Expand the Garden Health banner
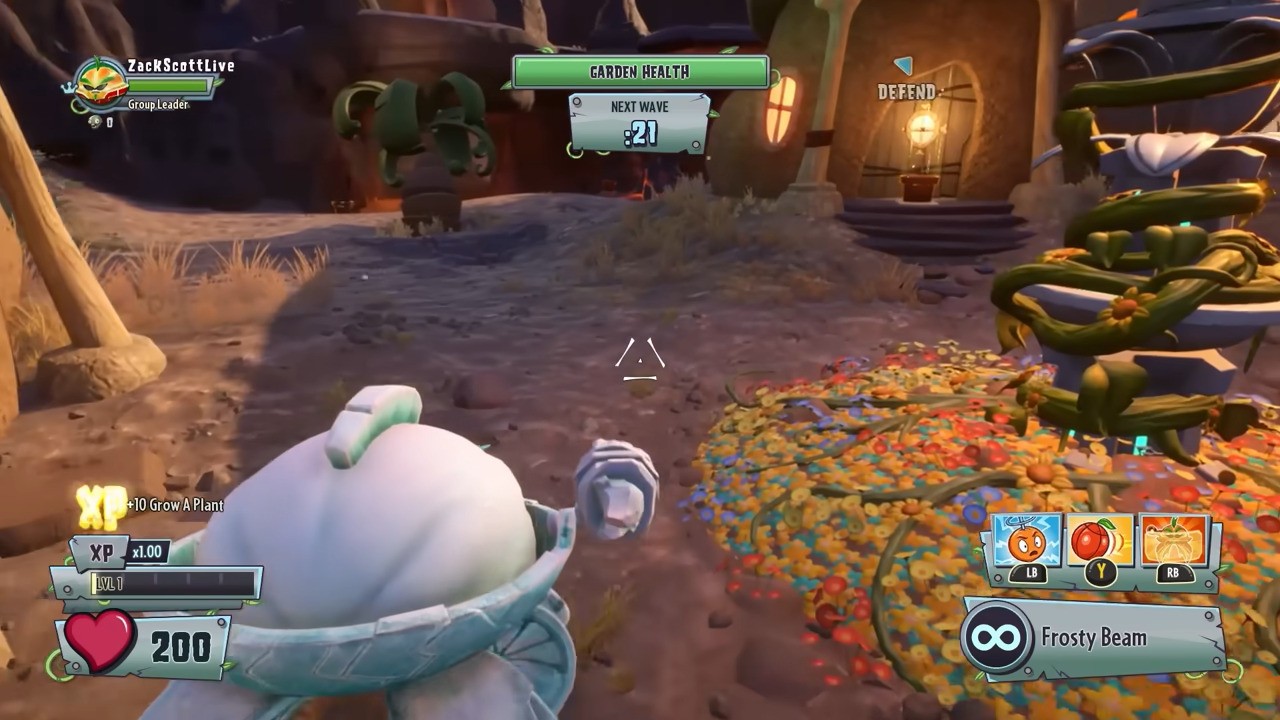This screenshot has height=720, width=1280. click(639, 71)
